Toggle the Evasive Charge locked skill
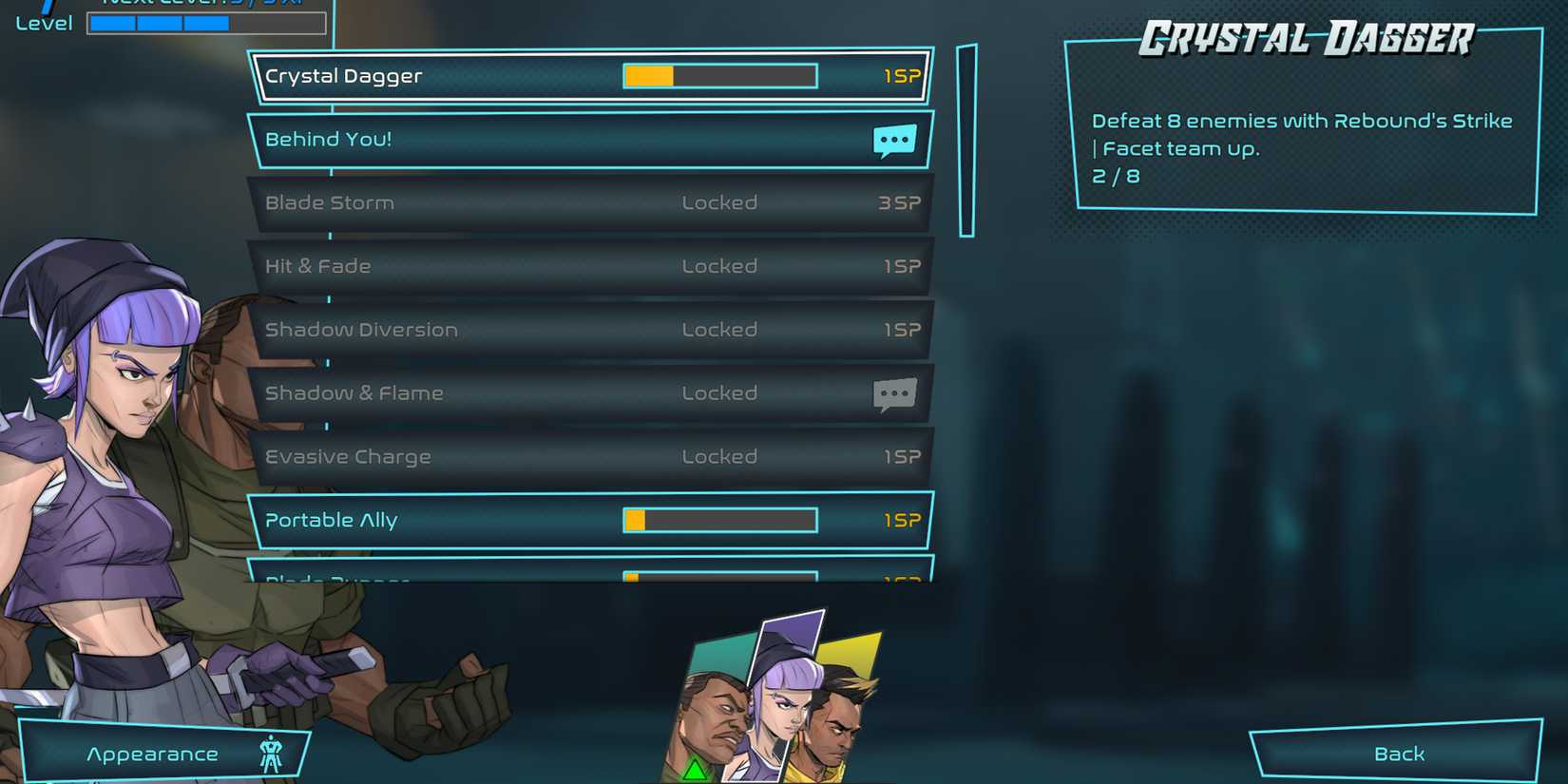This screenshot has width=1568, height=784. pos(475,456)
